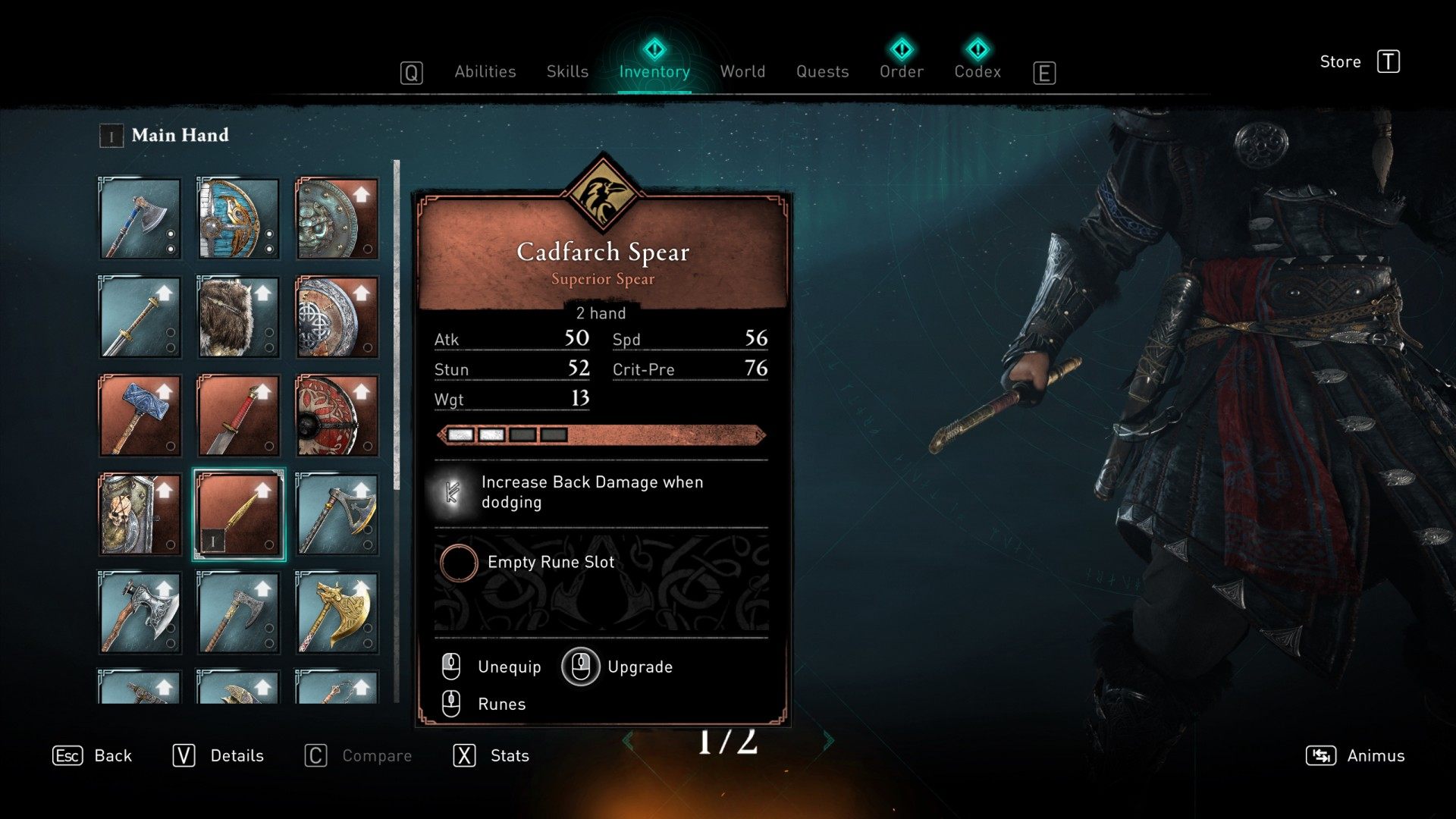Choose the skull-painted tower shield slot
The width and height of the screenshot is (1456, 819).
coord(140,514)
